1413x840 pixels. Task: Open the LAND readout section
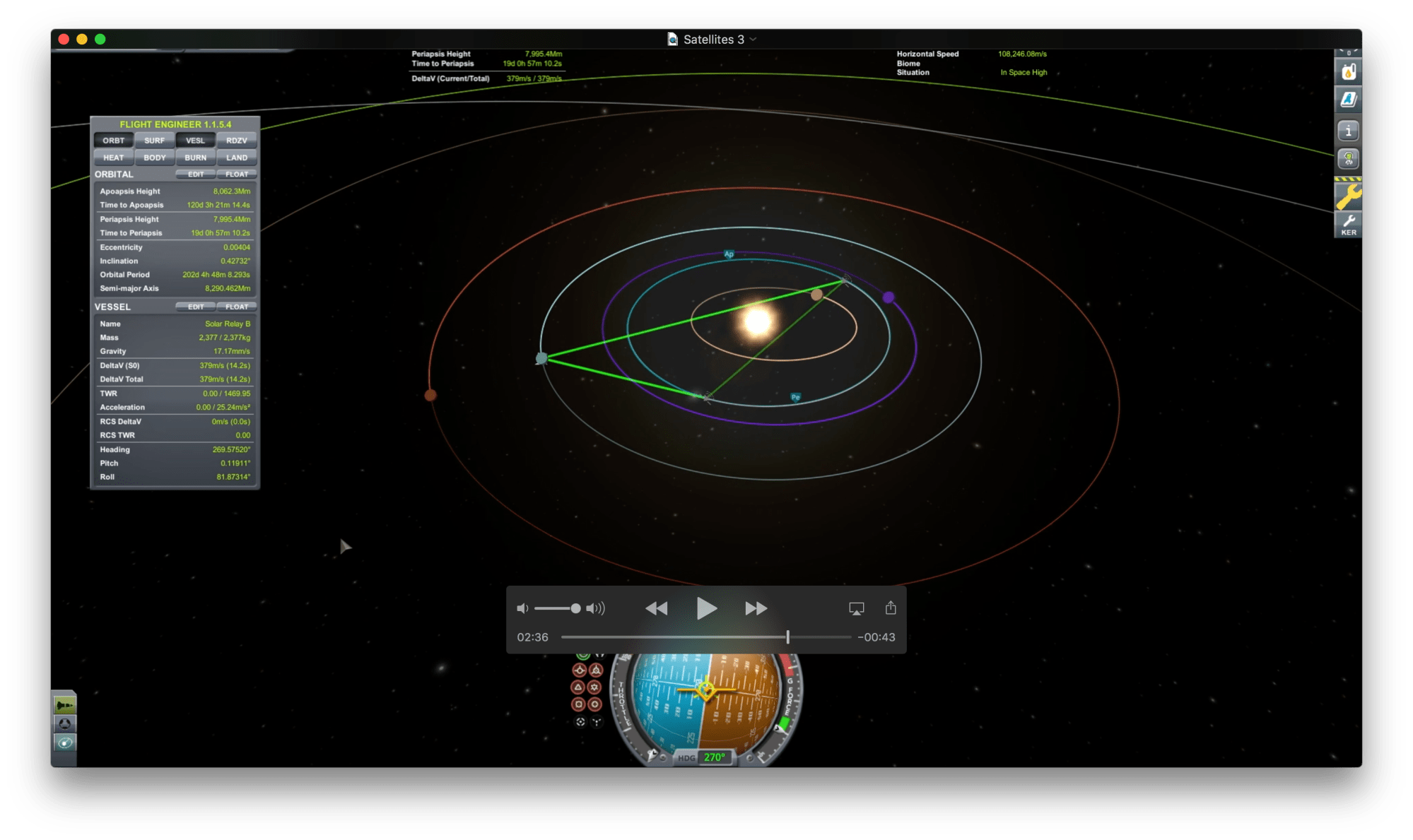[237, 158]
